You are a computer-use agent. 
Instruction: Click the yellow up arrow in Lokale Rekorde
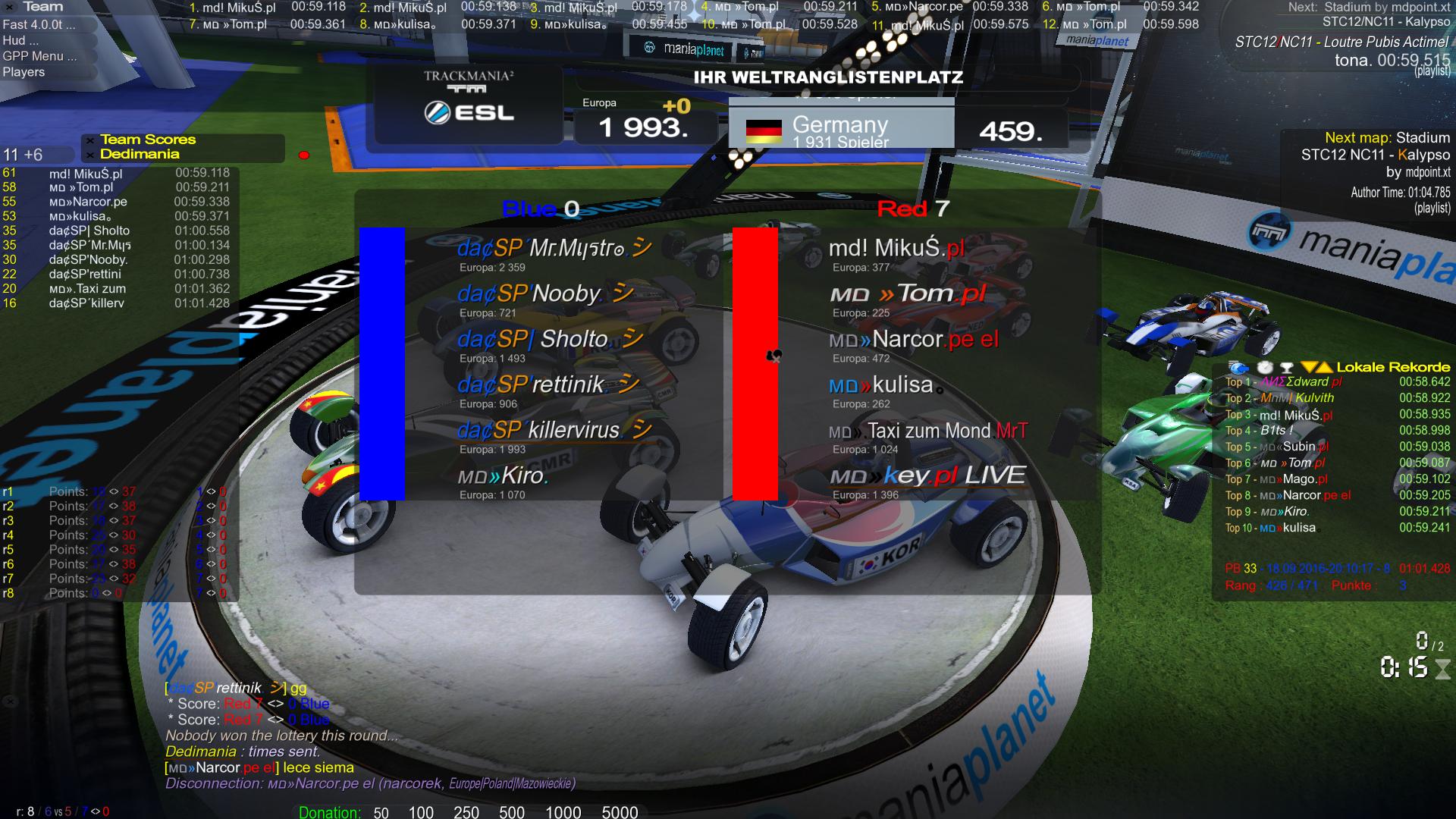pos(1324,367)
